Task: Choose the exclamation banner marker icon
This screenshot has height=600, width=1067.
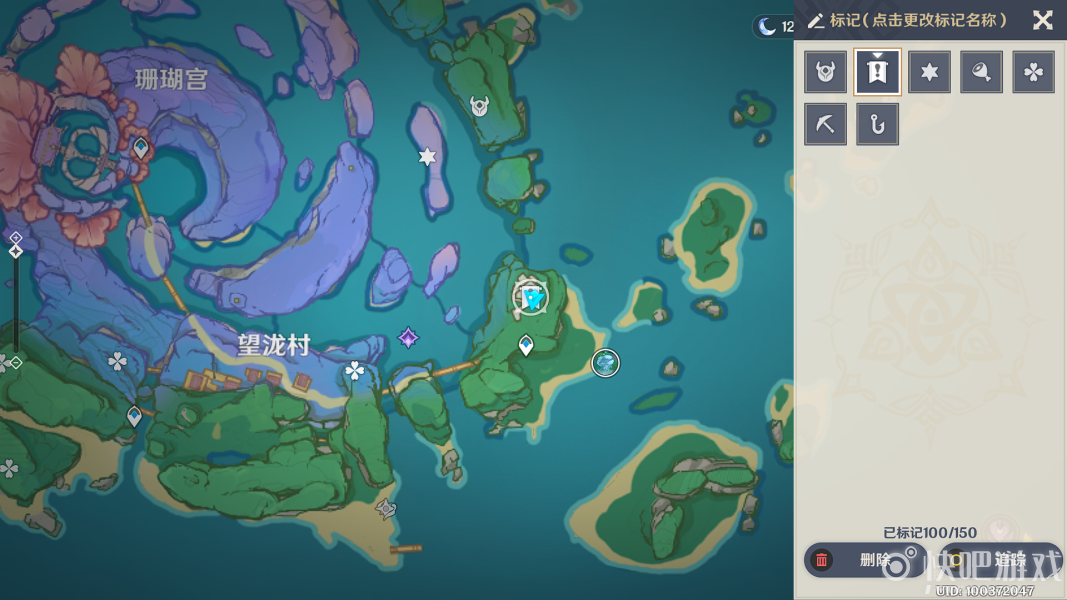Action: tap(878, 72)
